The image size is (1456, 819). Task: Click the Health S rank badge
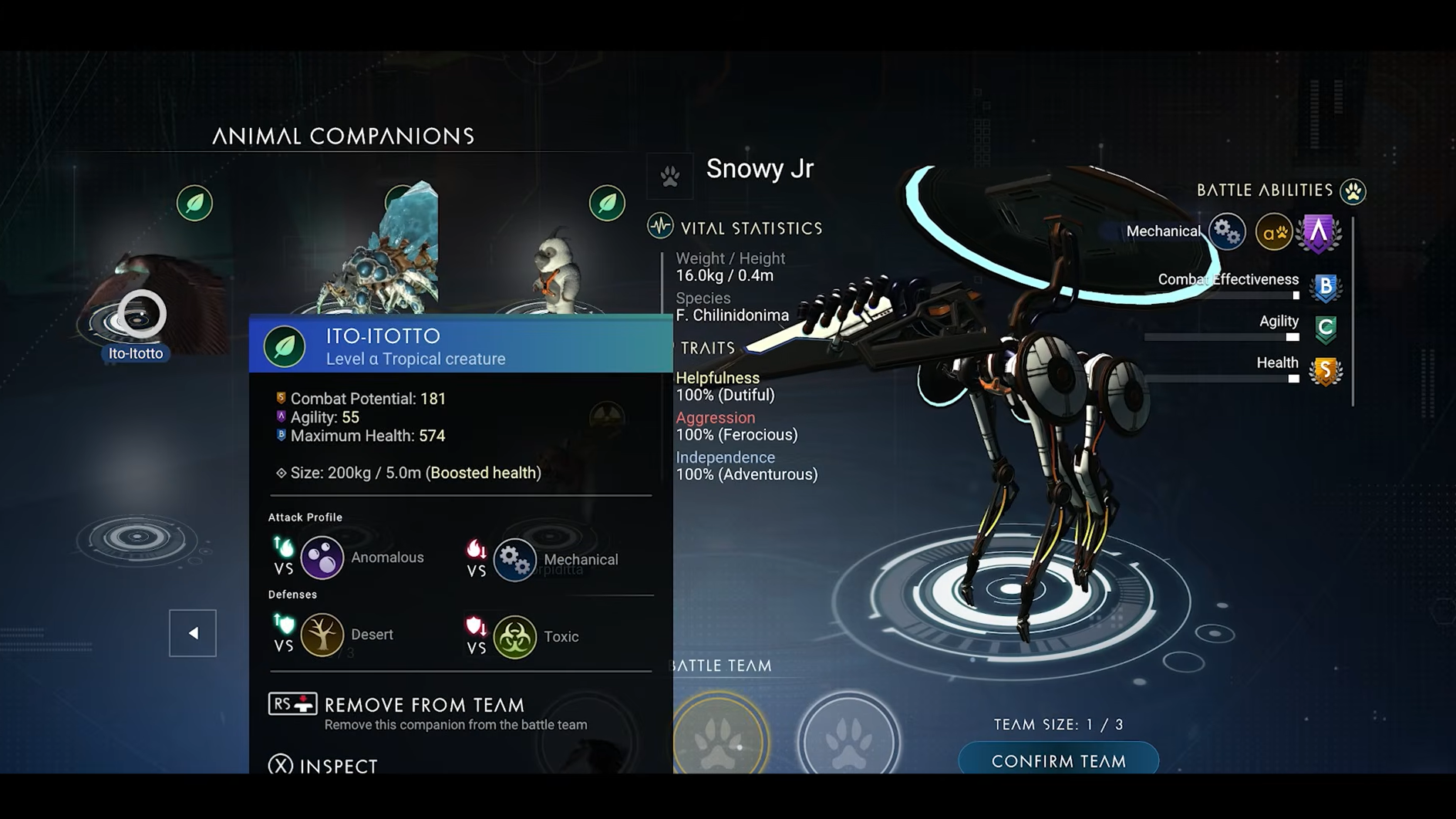[1326, 371]
